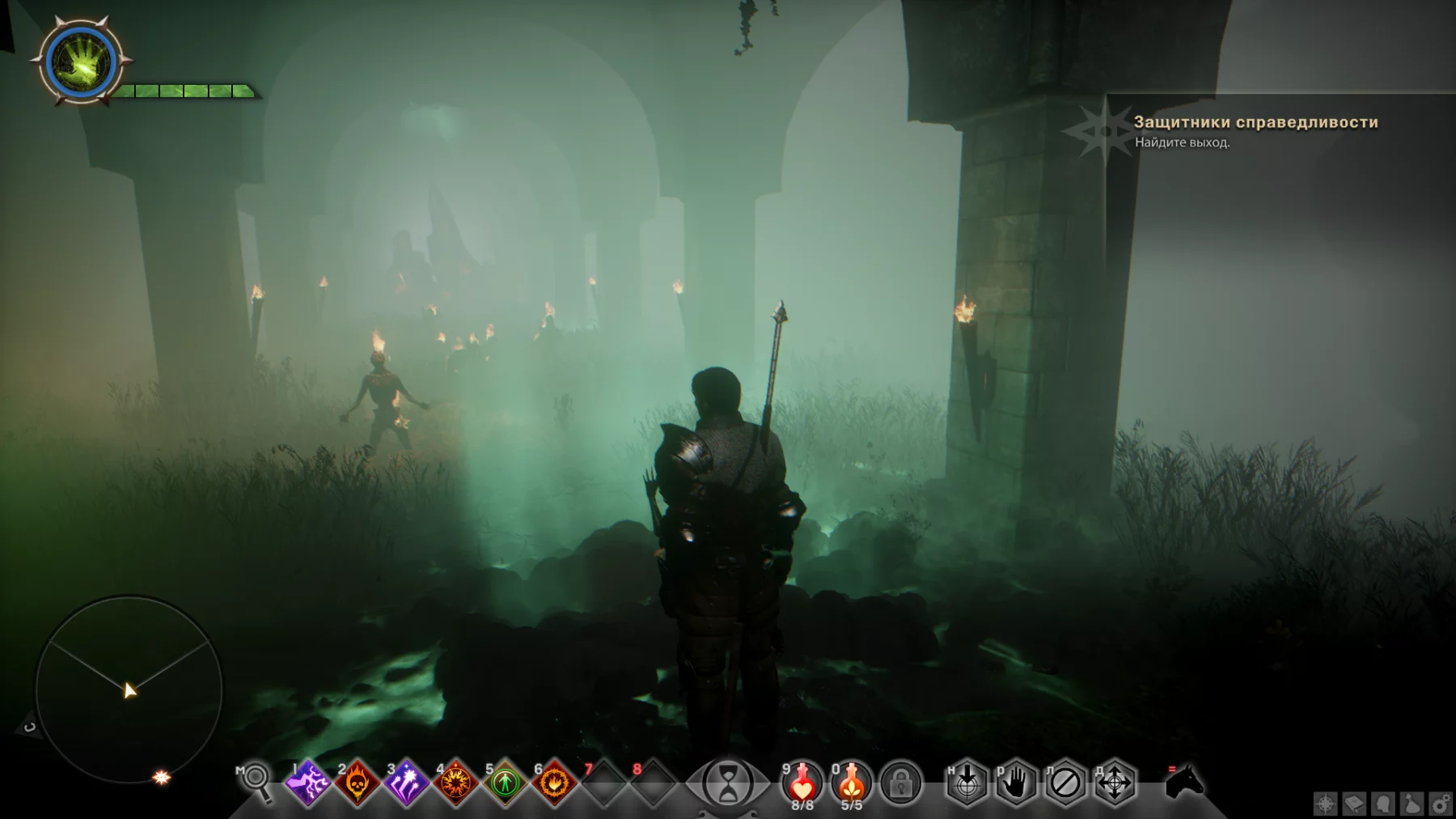
Task: Cast the purple lightning ability
Action: [309, 783]
